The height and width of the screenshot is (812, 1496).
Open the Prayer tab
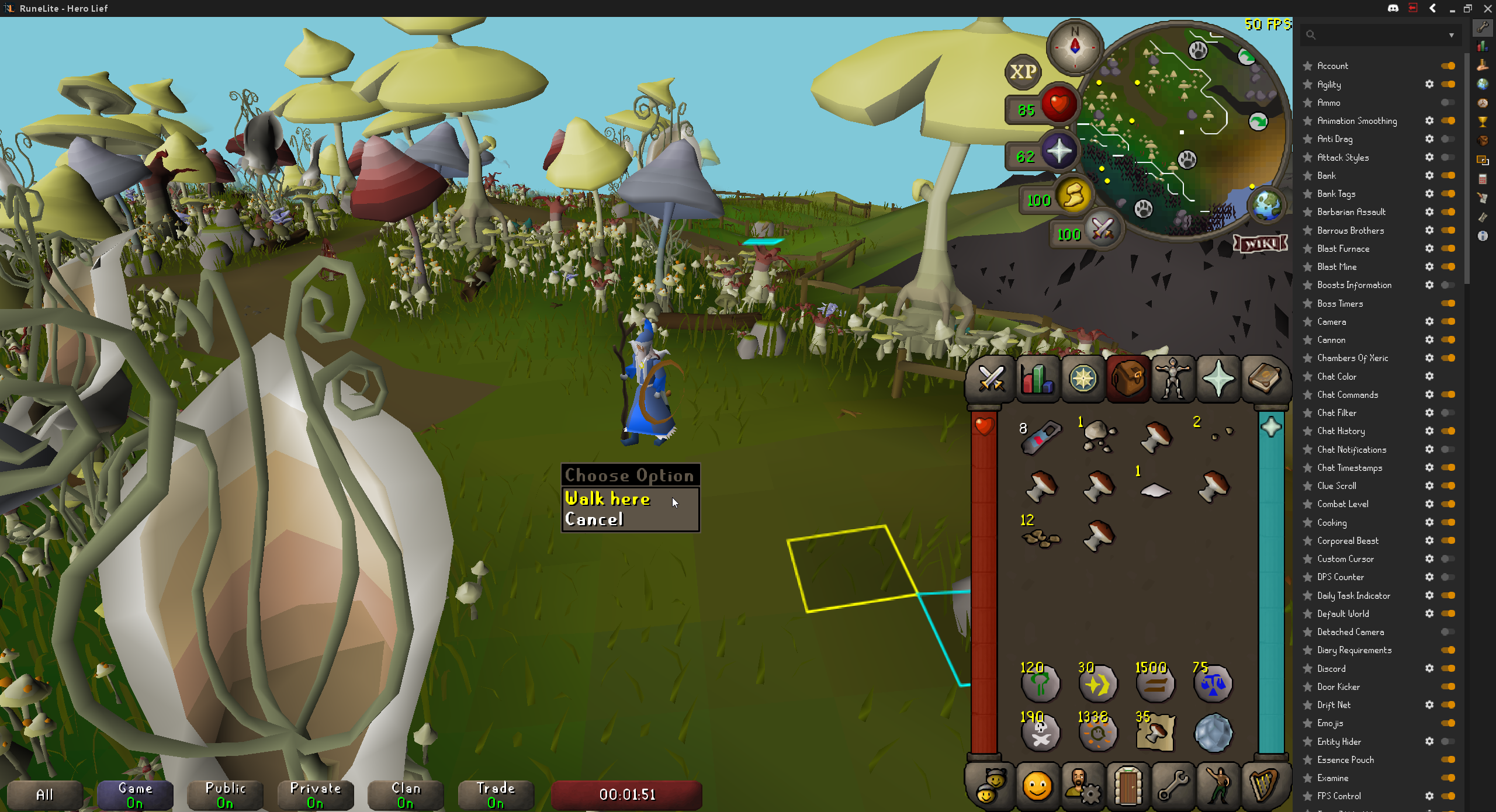tap(1218, 379)
